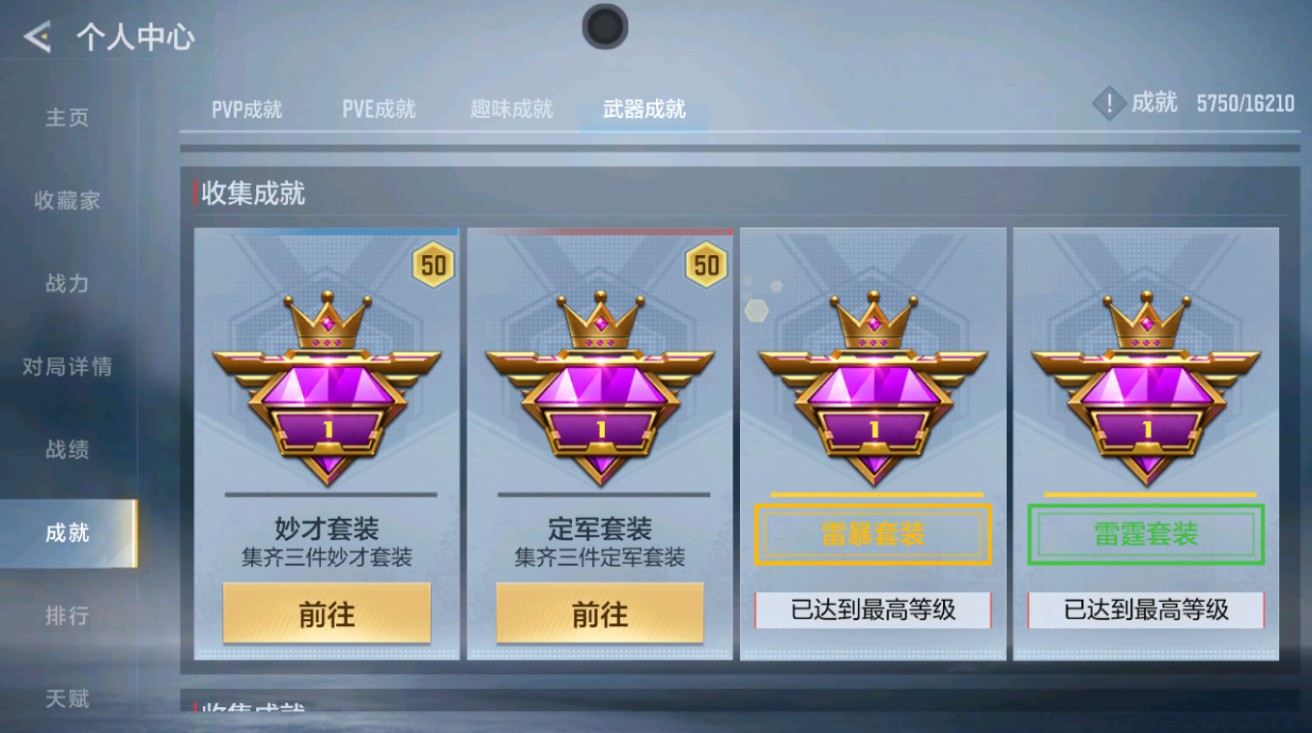Click 已达到最高等级 under 雷暴套装

click(x=872, y=609)
